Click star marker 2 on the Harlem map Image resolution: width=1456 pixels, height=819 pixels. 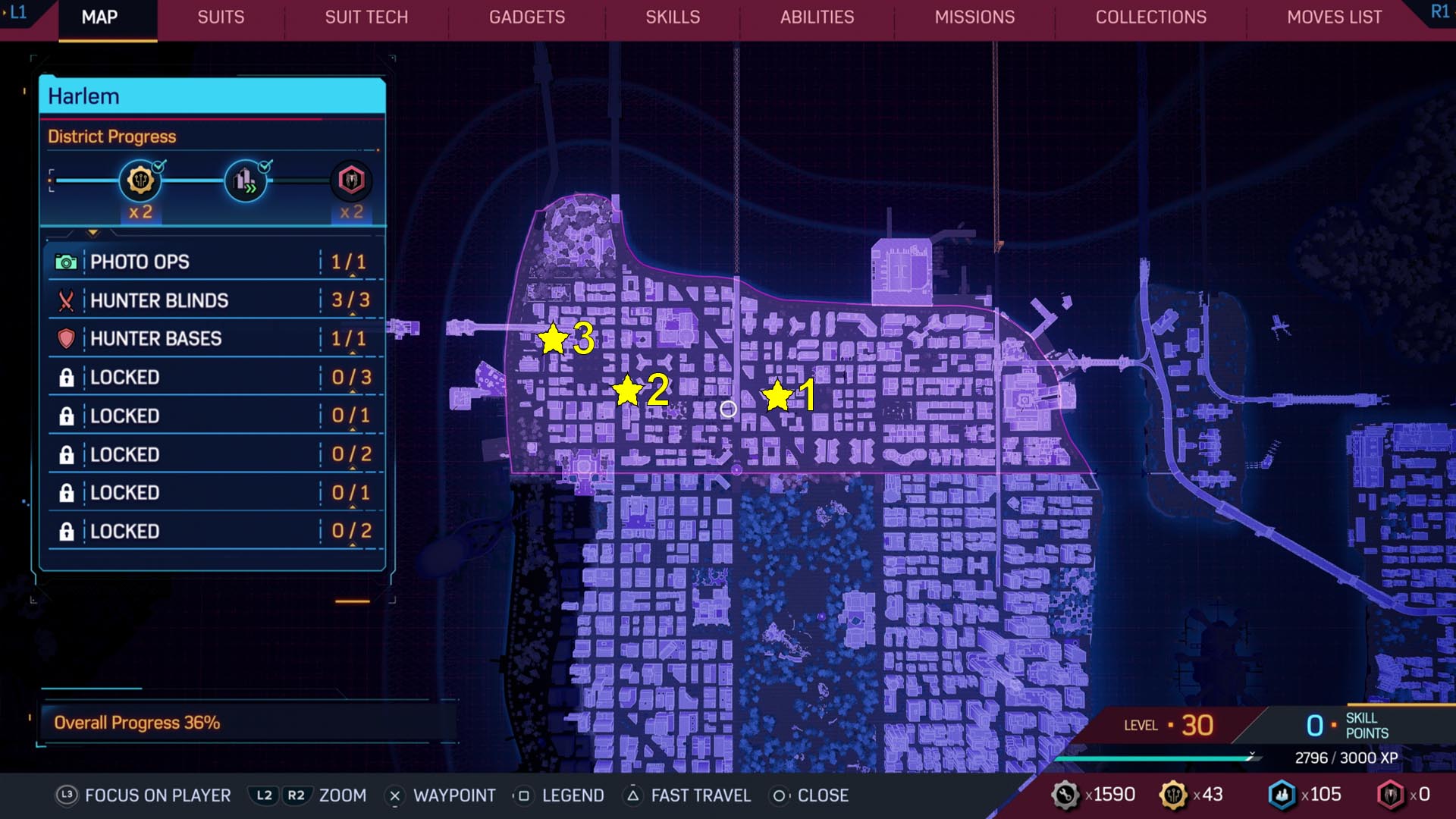click(x=628, y=393)
